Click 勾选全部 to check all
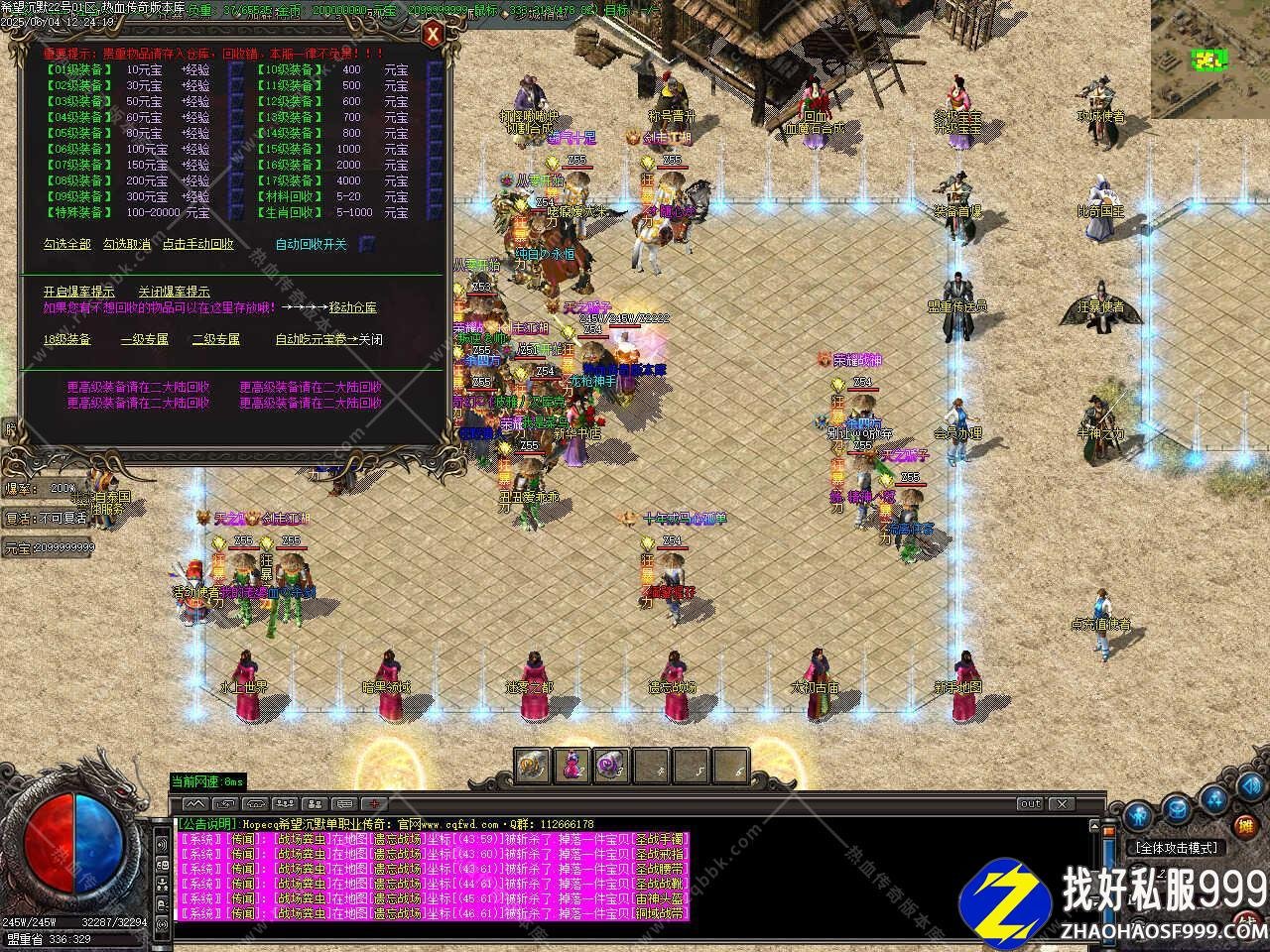 [66, 244]
